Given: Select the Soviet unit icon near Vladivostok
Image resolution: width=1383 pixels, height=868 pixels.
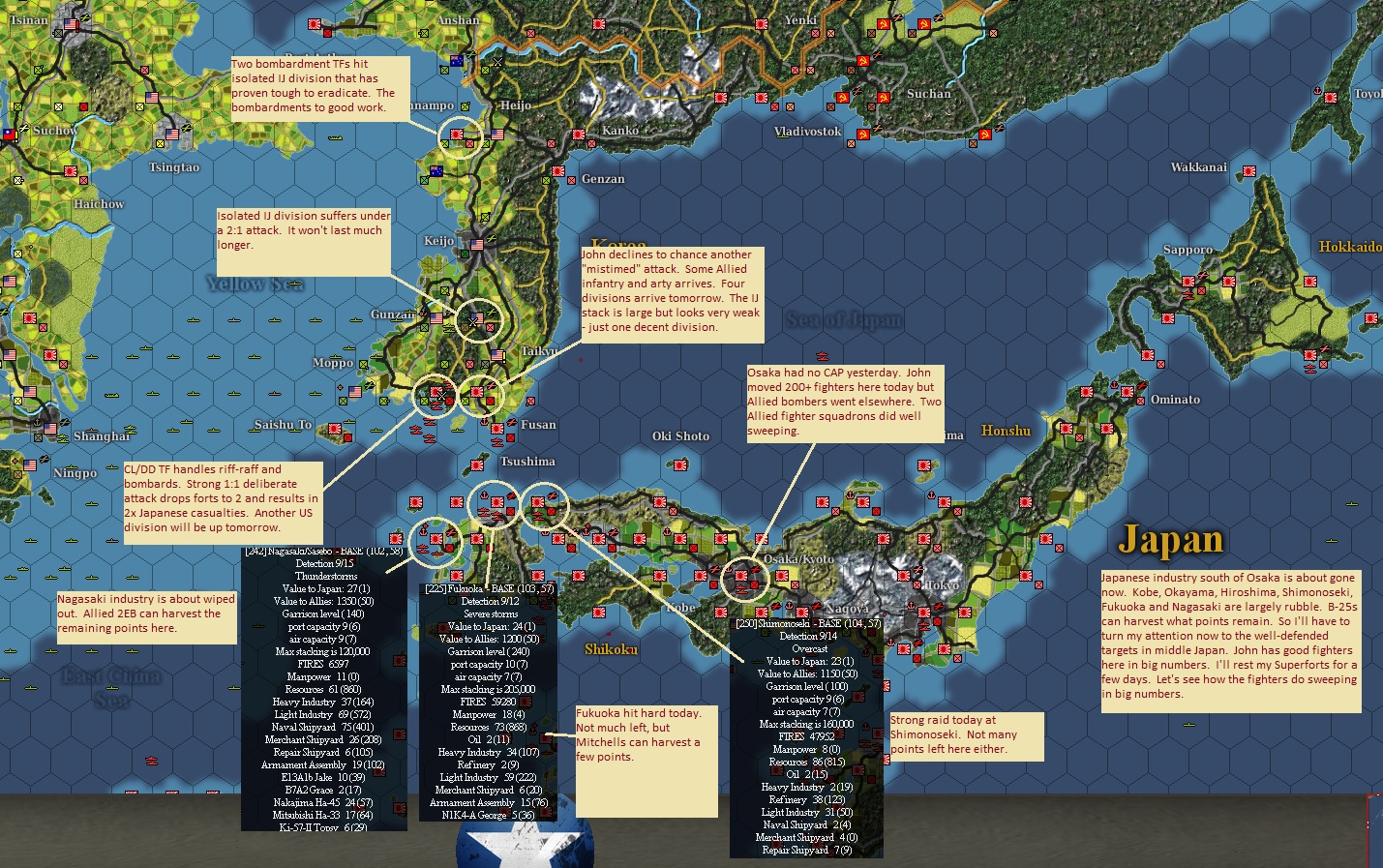Looking at the screenshot, I should (863, 135).
